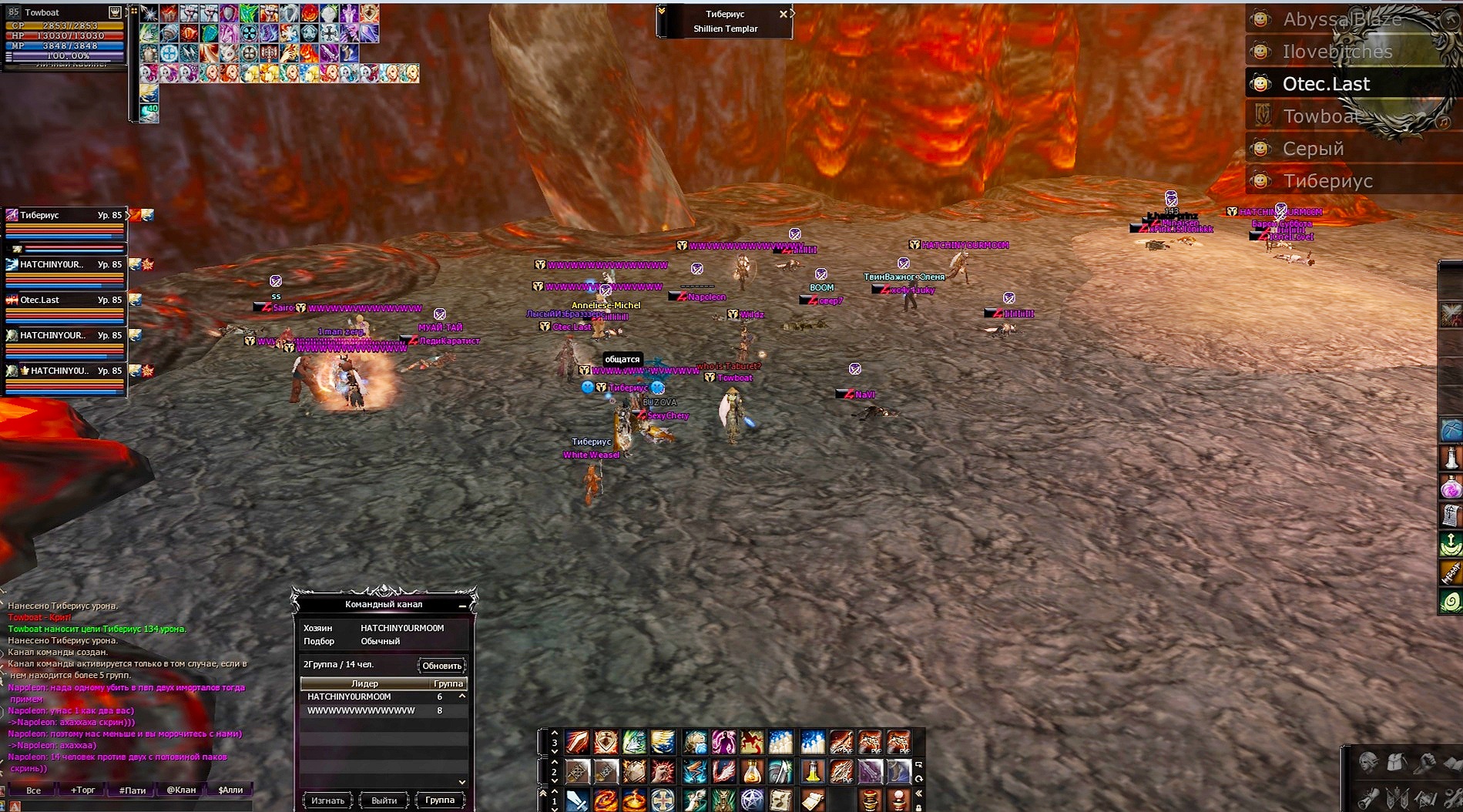
Task: Switch to the +Торг chat tab
Action: pos(83,790)
